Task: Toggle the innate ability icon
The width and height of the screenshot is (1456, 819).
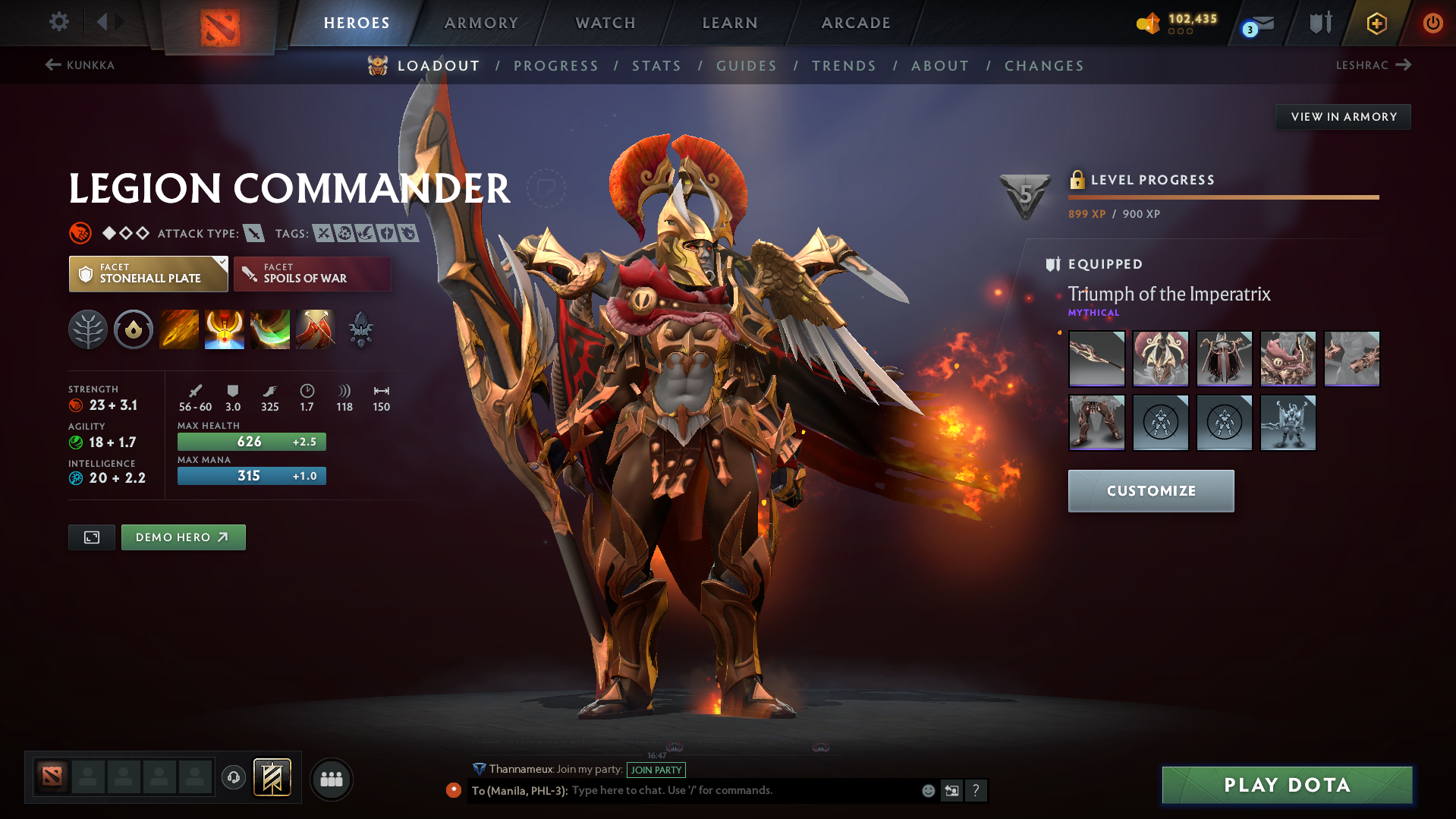Action: (x=134, y=329)
